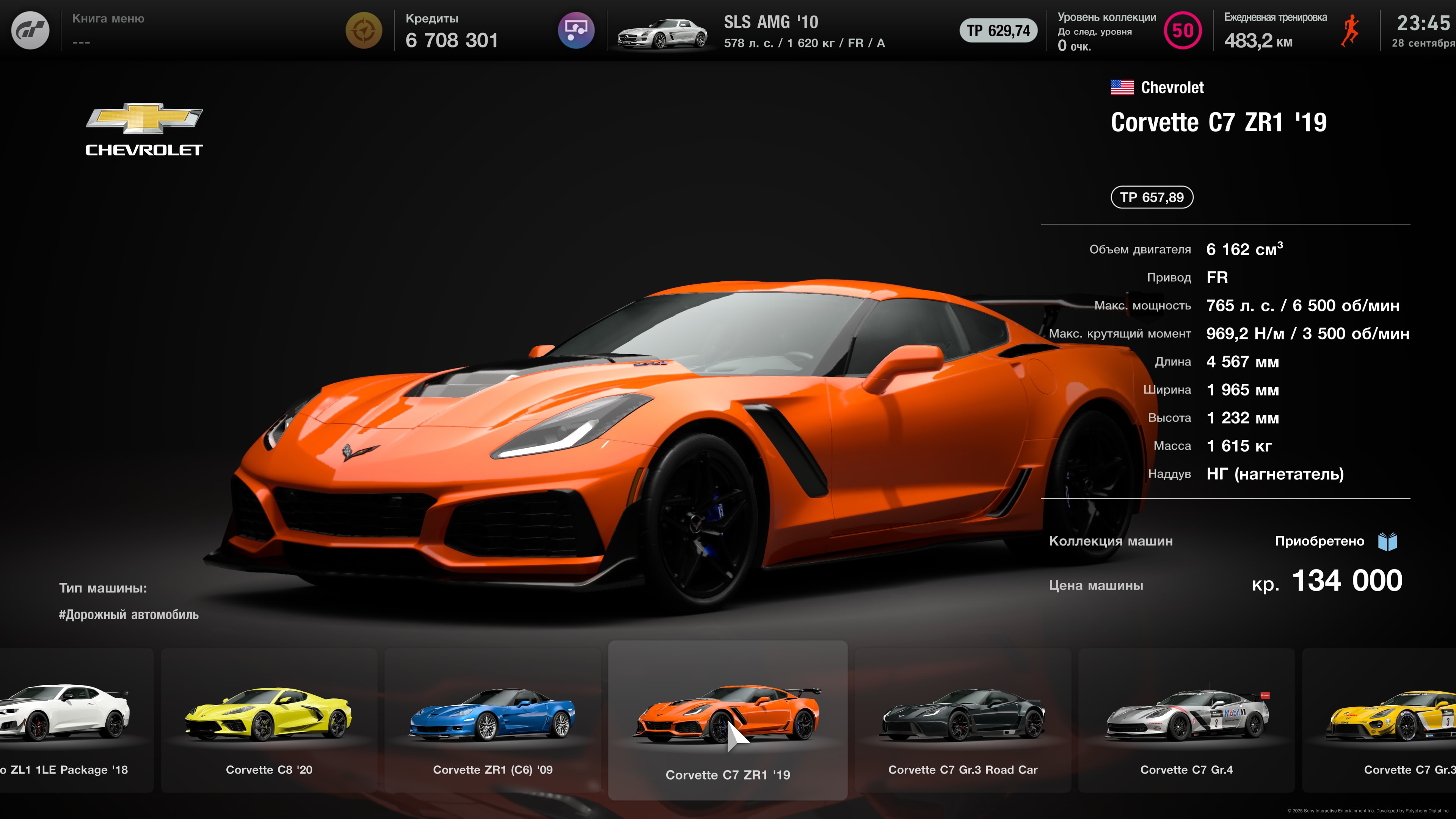1456x819 pixels.
Task: Click the GT logo home icon
Action: point(30,30)
